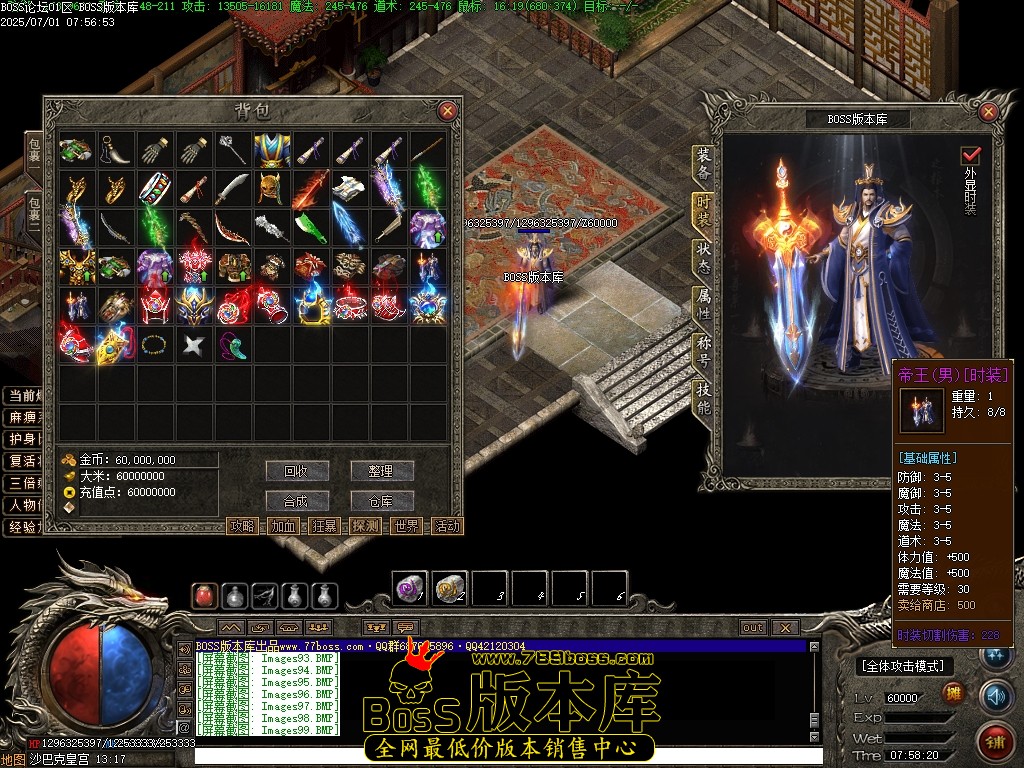Toggle the 外显时装 show-costume checkbox
The width and height of the screenshot is (1024, 768).
pyautogui.click(x=970, y=156)
